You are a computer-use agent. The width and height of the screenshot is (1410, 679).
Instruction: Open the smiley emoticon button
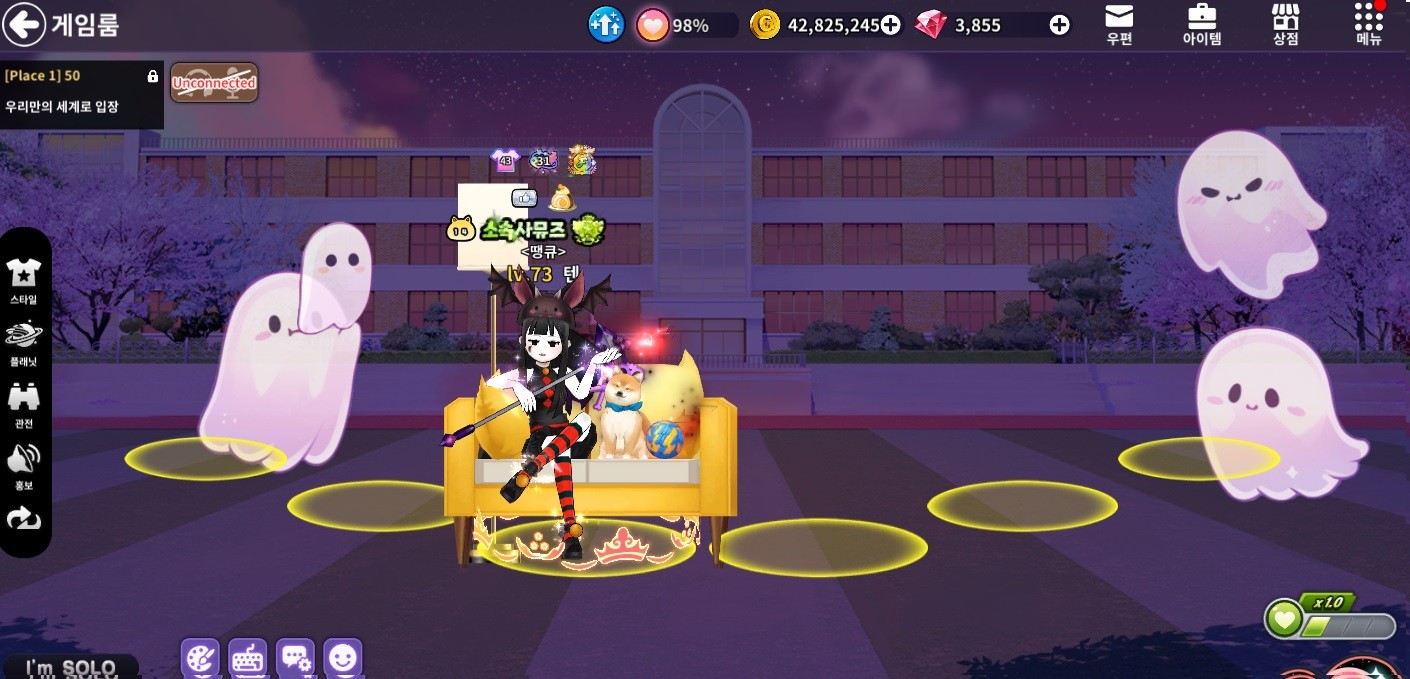tap(343, 658)
